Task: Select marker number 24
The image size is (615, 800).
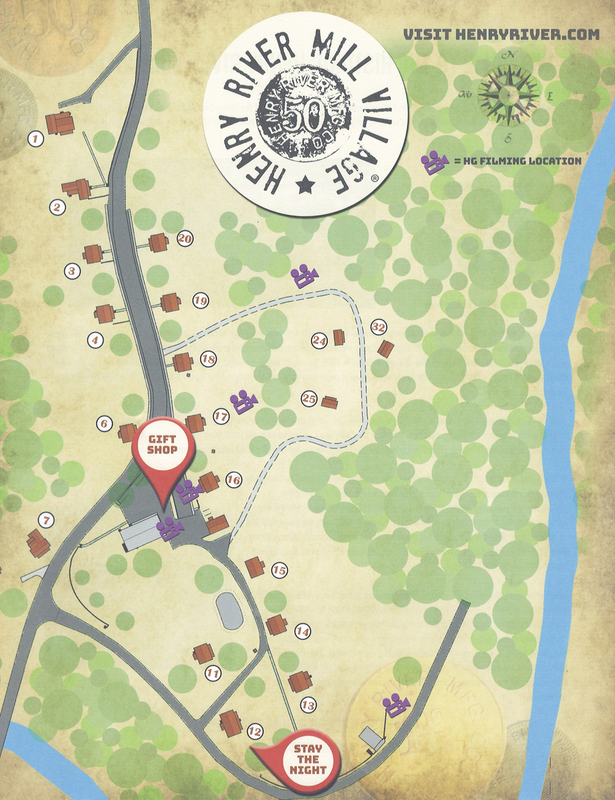Action: pos(320,341)
